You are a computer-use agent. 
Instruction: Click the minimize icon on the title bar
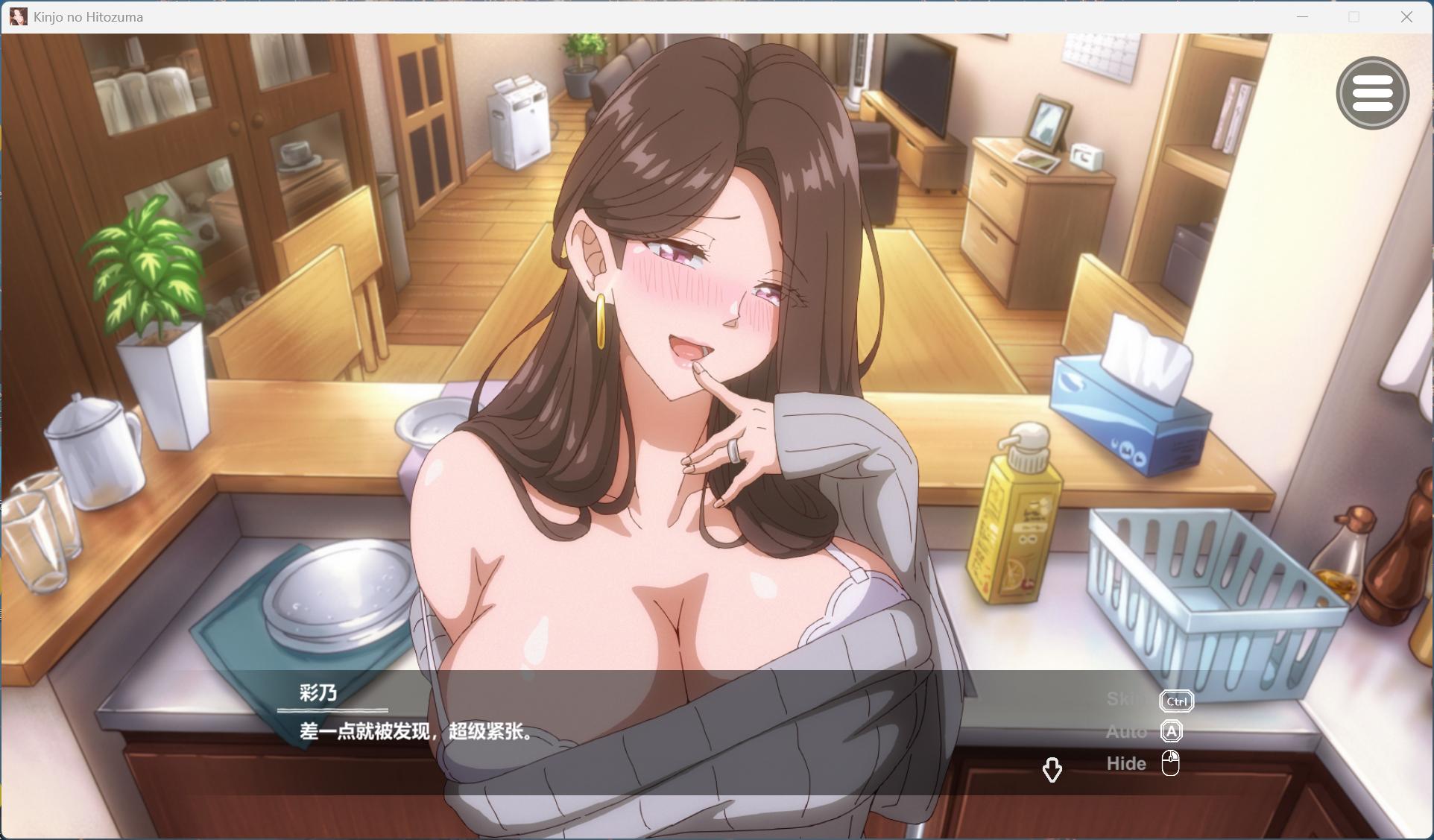tap(1301, 16)
